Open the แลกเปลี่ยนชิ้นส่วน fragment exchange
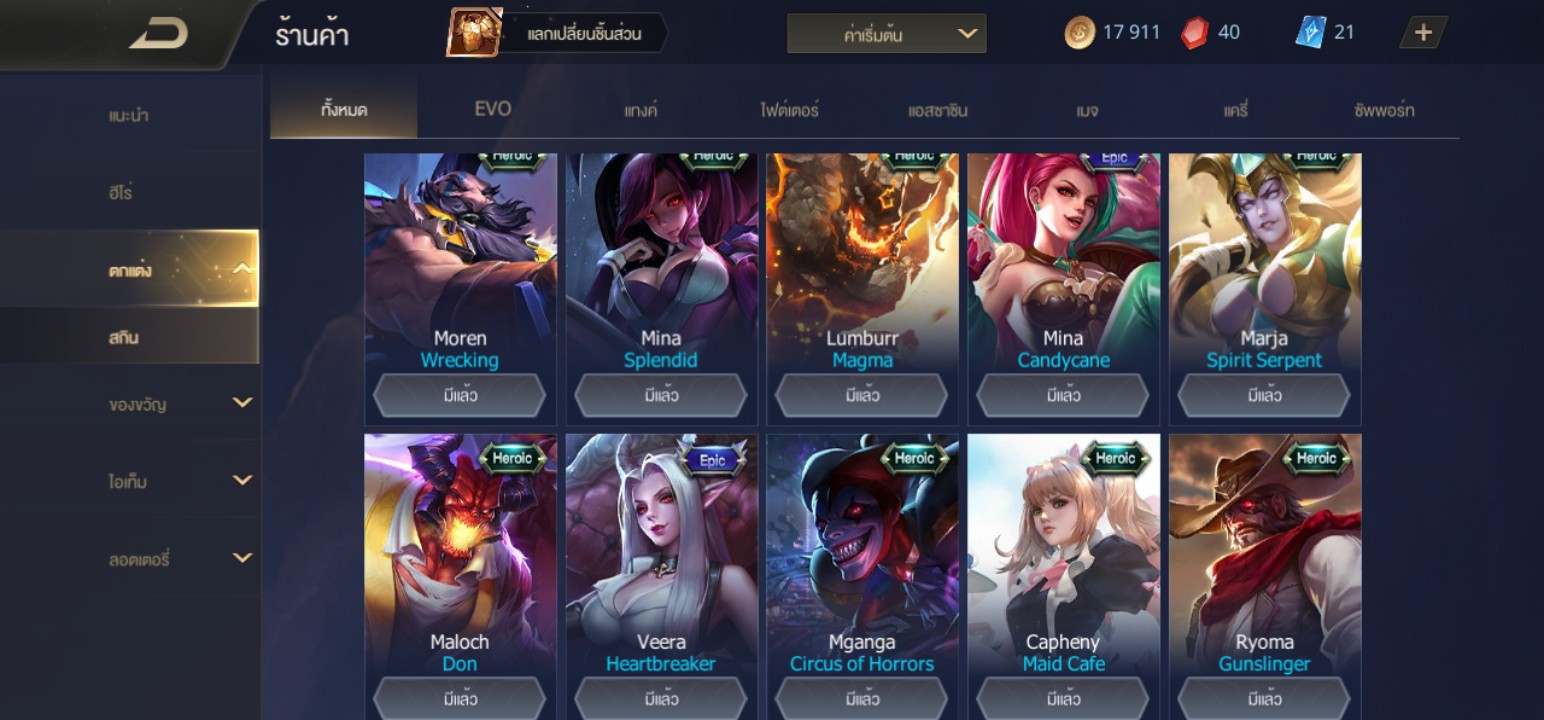This screenshot has width=1544, height=720. click(x=558, y=34)
